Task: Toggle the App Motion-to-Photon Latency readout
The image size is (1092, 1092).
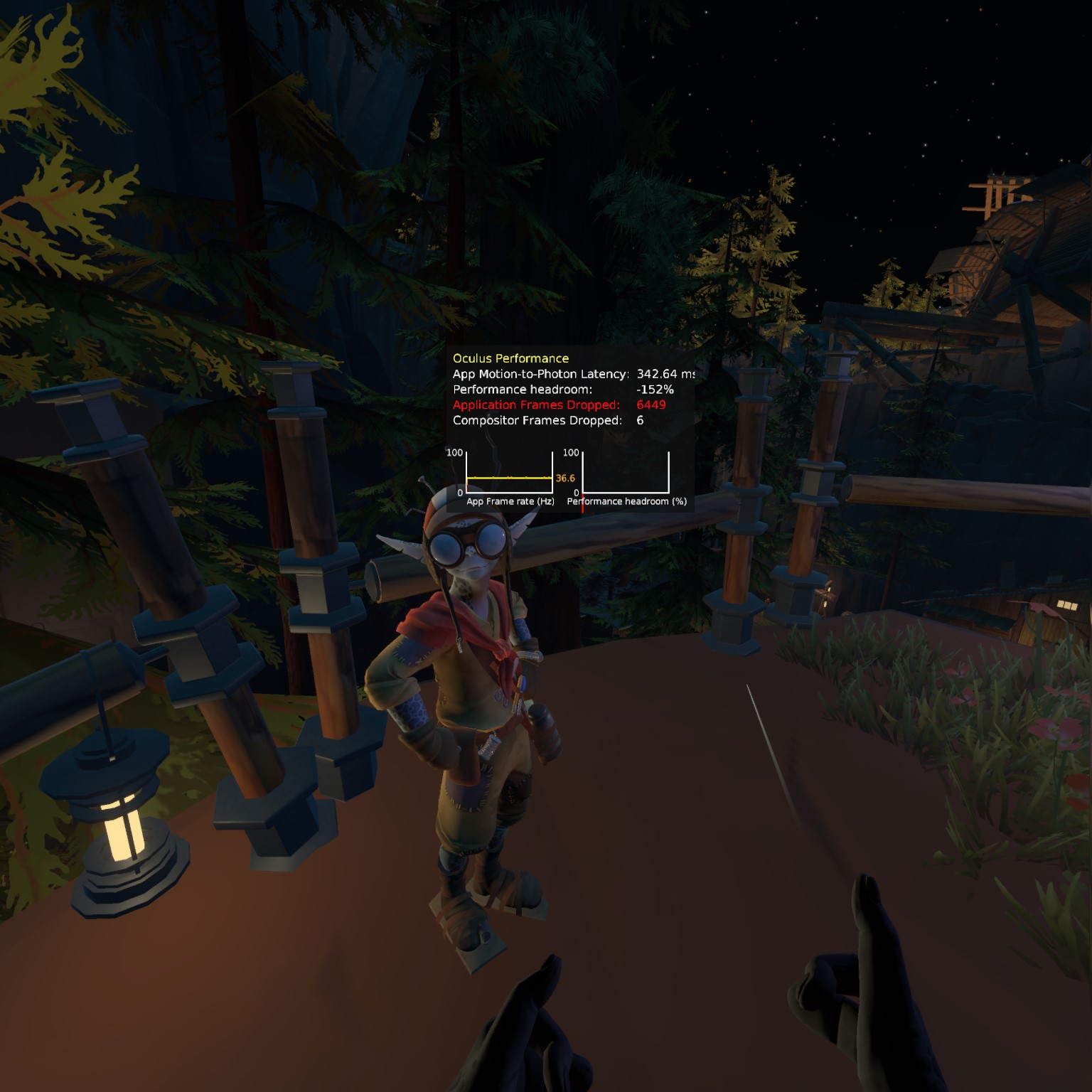Action: coord(540,373)
